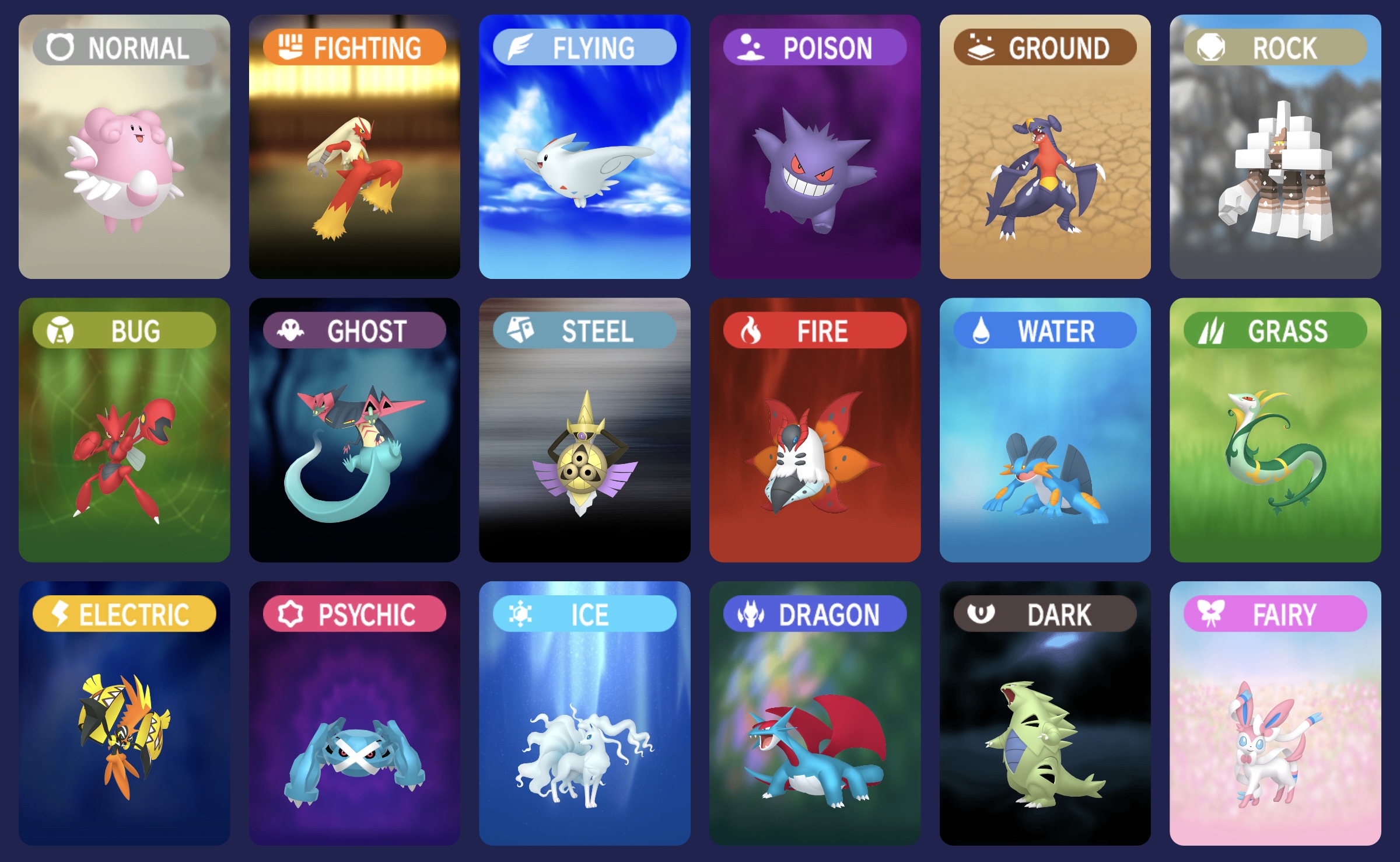The height and width of the screenshot is (862, 1400).
Task: Select the Psychic type card with Metagross
Action: [x=354, y=713]
